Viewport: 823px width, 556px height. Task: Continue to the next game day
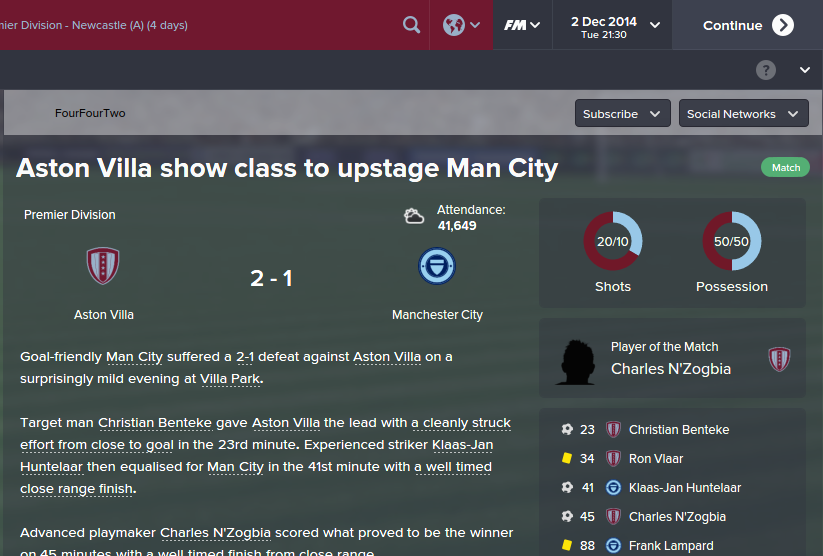[x=747, y=25]
